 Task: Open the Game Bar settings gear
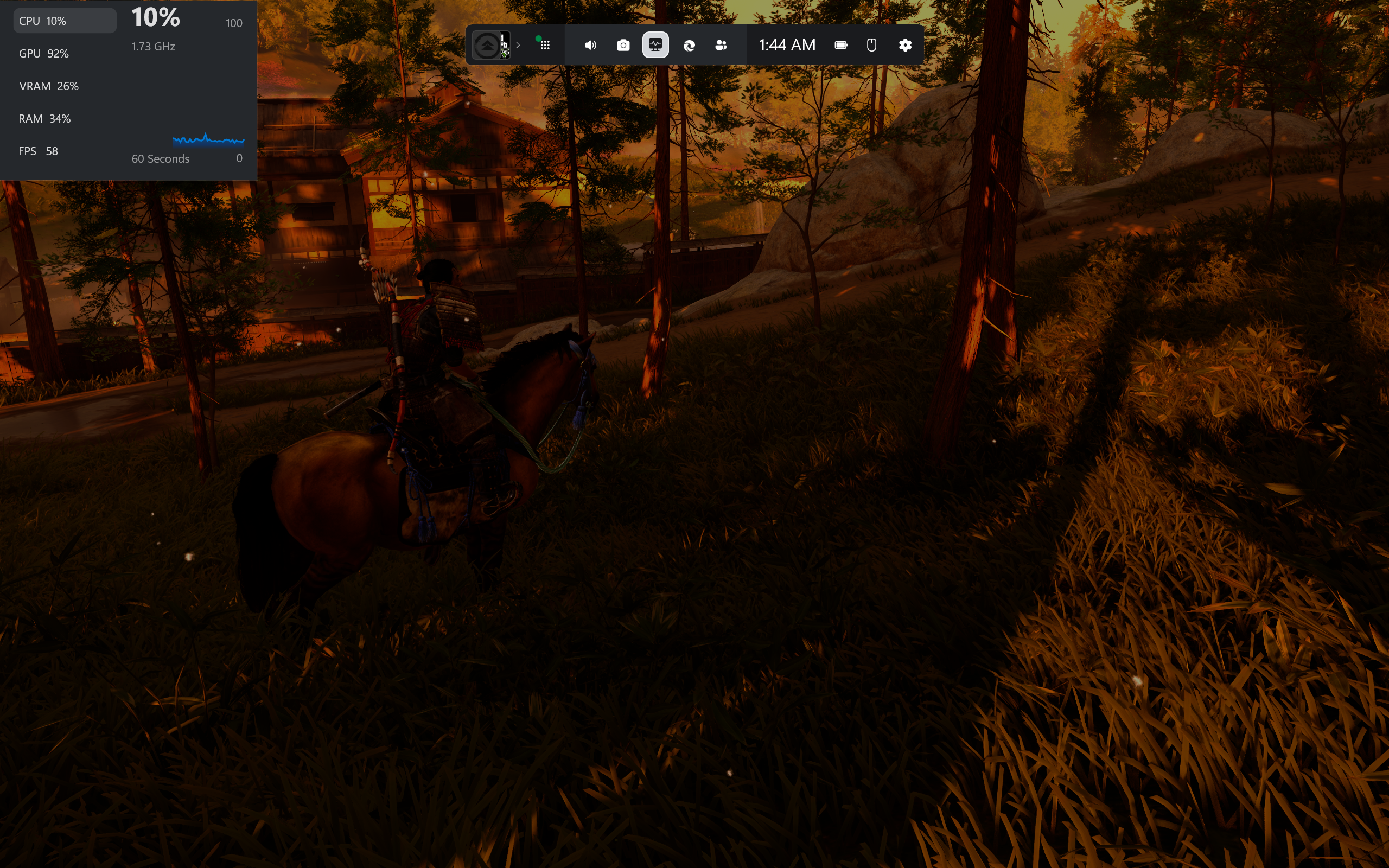(904, 45)
